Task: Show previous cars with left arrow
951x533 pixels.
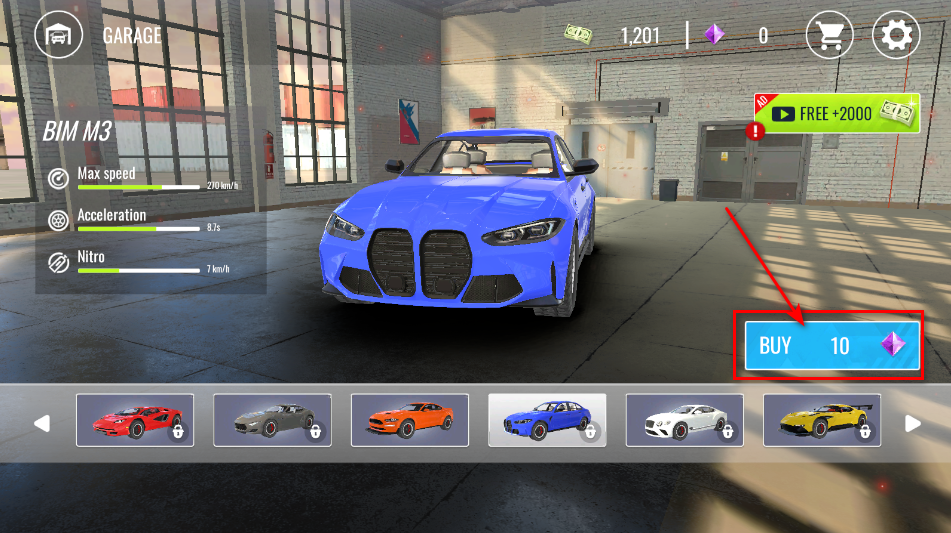Action: coord(41,423)
